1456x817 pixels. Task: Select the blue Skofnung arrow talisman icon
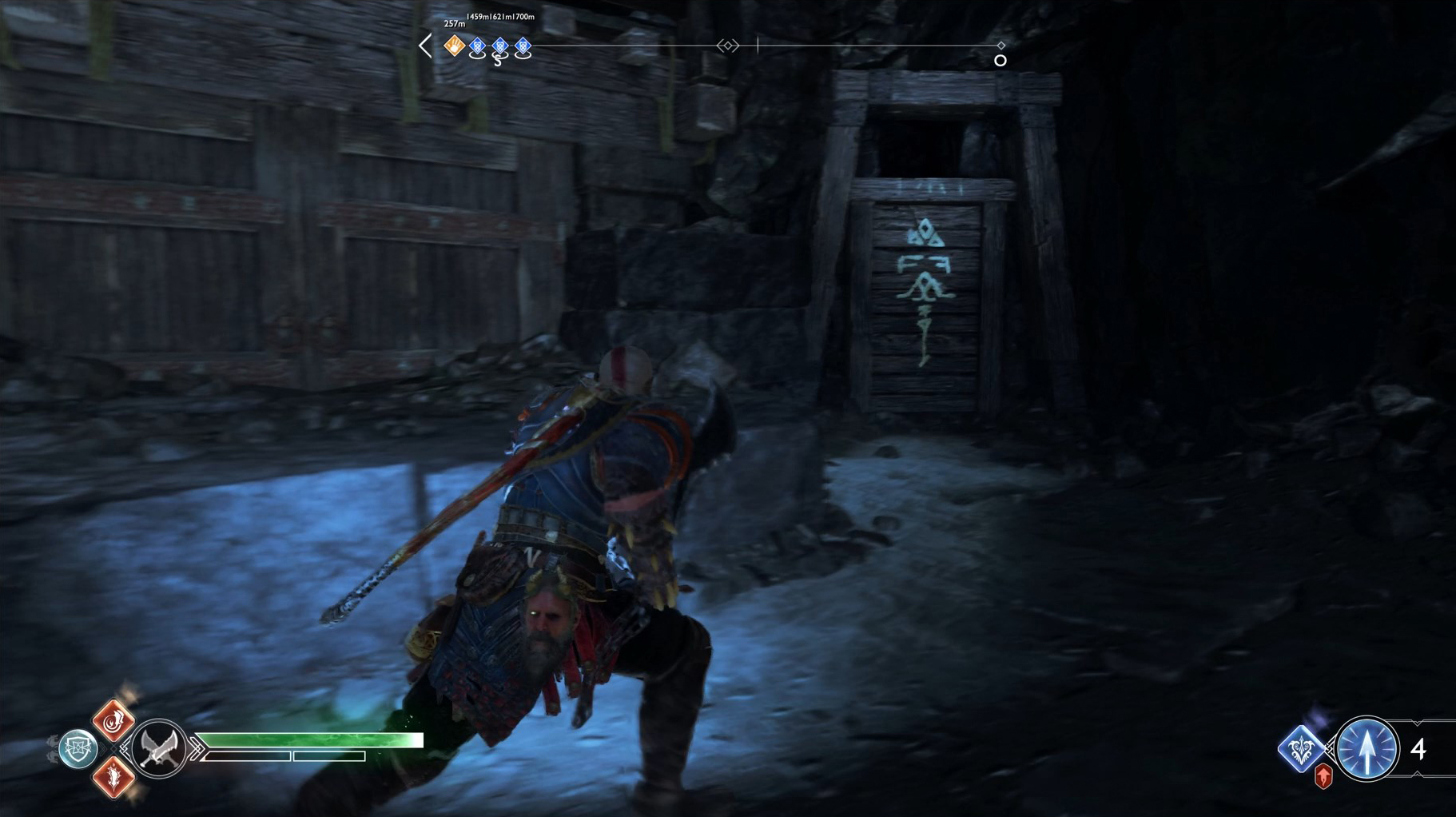click(x=1301, y=748)
